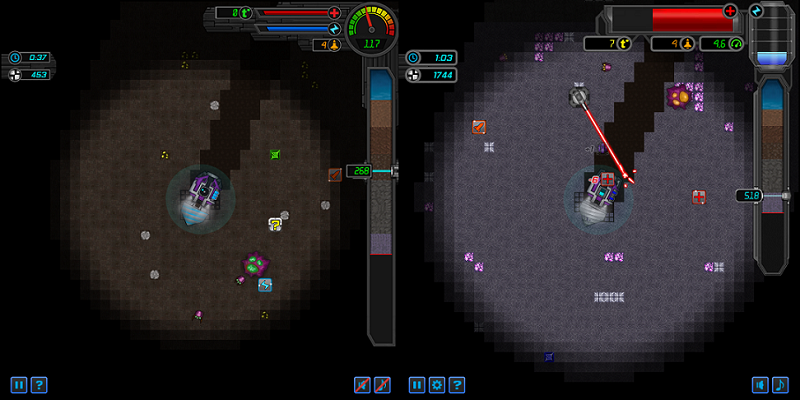Pause using the button beside the gear

click(x=418, y=384)
